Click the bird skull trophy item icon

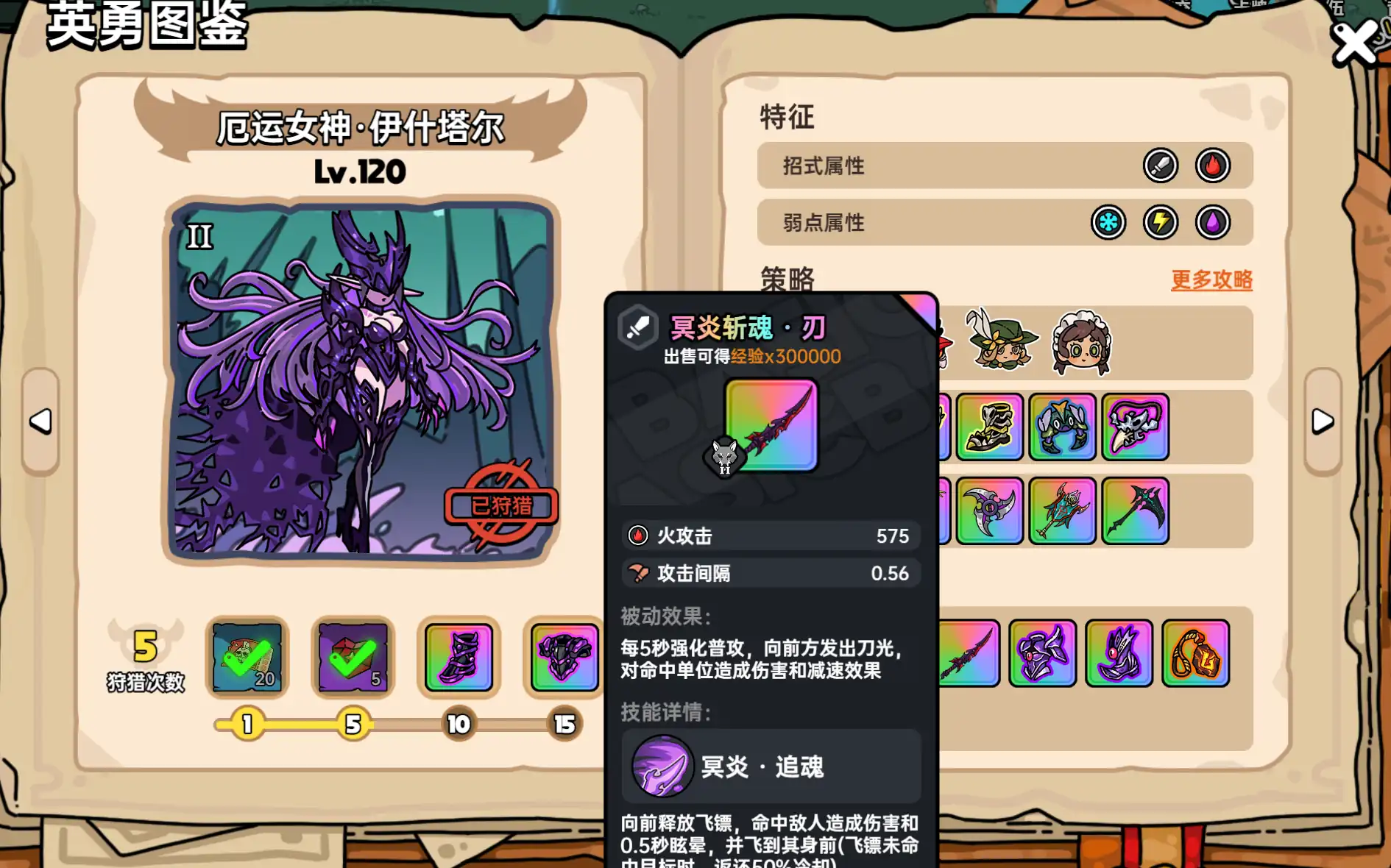(x=1136, y=427)
